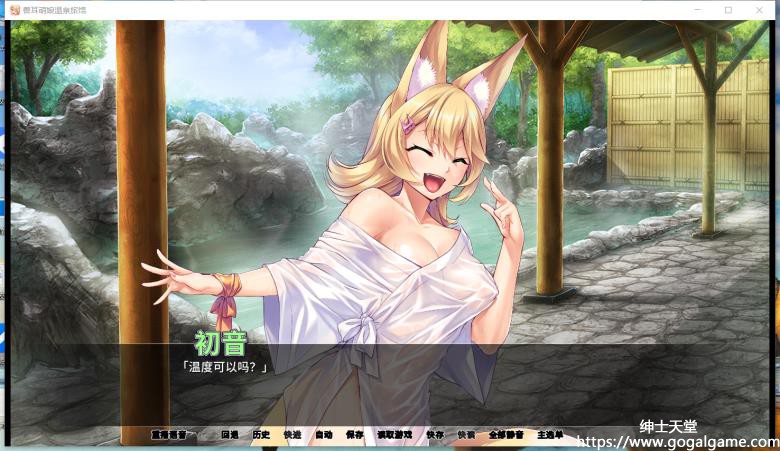
Task: Click the 回退 (rollback) button
Action: tap(230, 435)
